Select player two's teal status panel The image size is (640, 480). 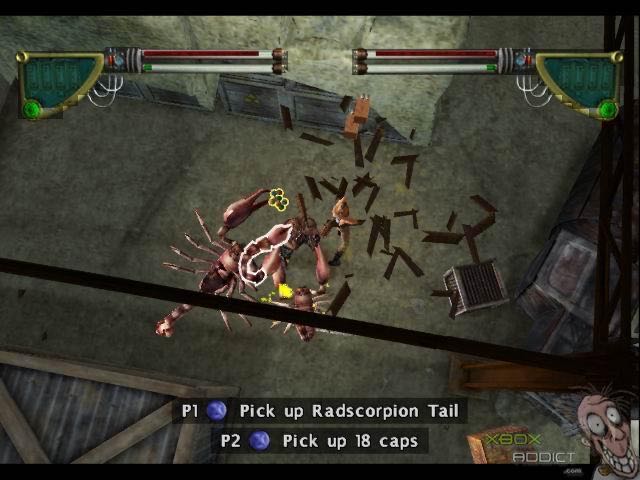pos(578,78)
